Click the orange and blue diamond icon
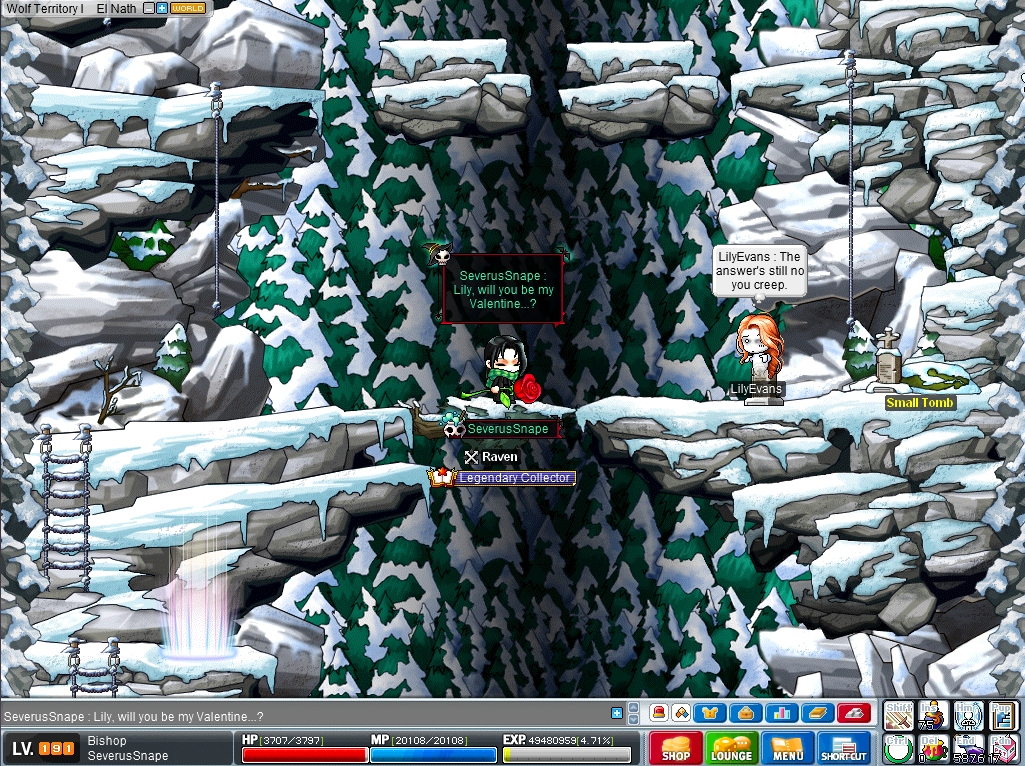 pyautogui.click(x=681, y=713)
